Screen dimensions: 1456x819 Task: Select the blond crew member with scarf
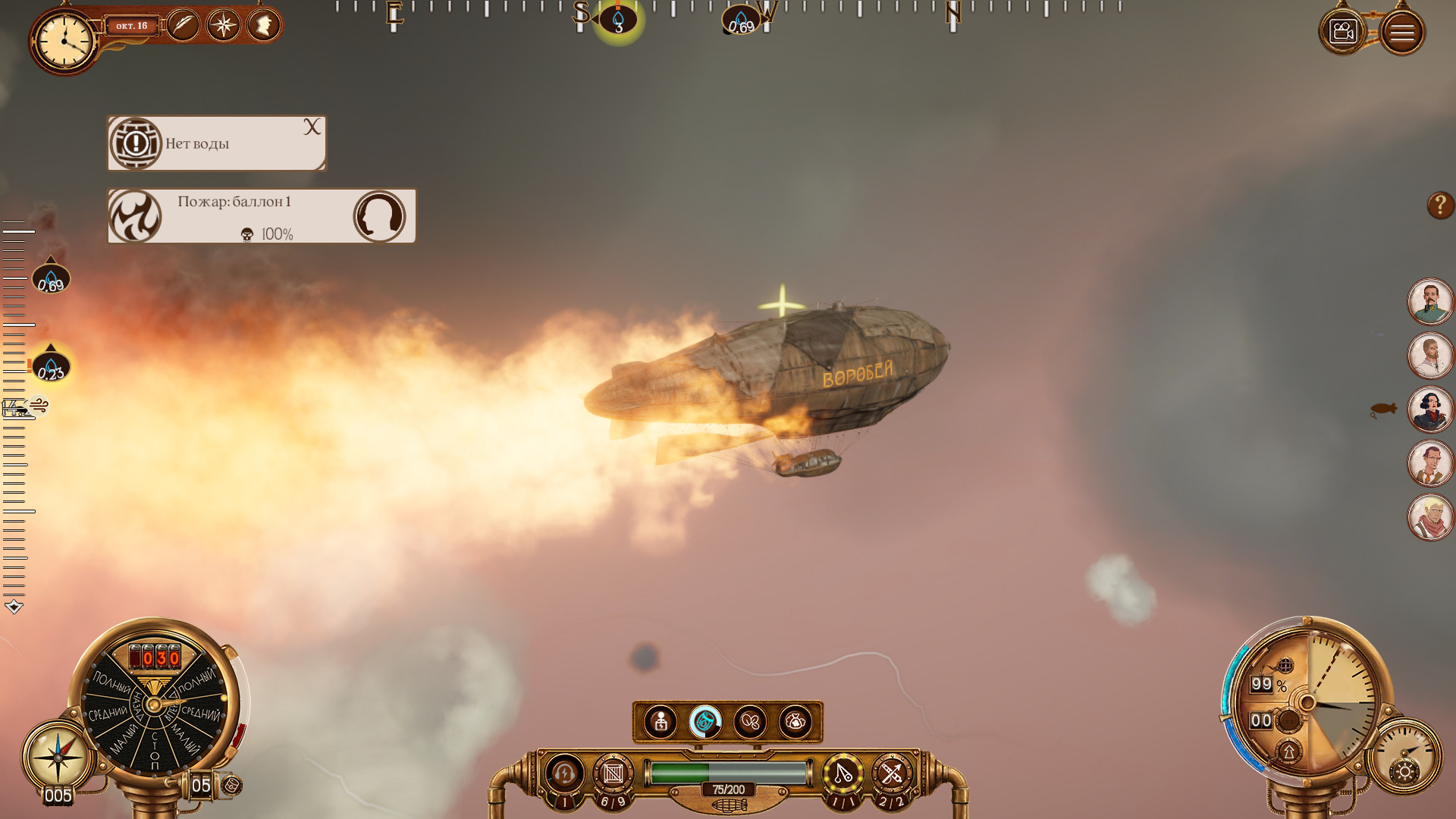[x=1430, y=517]
